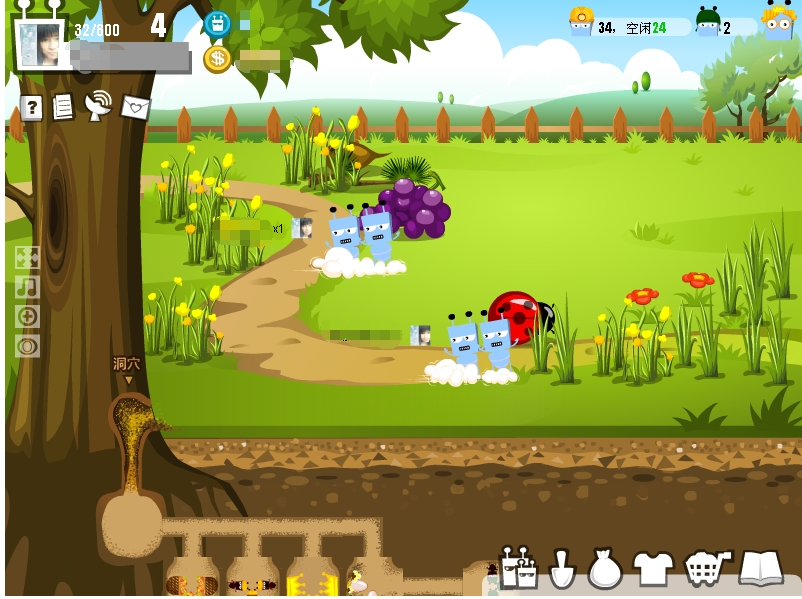
Task: Toggle the music note sound button
Action: tap(27, 287)
